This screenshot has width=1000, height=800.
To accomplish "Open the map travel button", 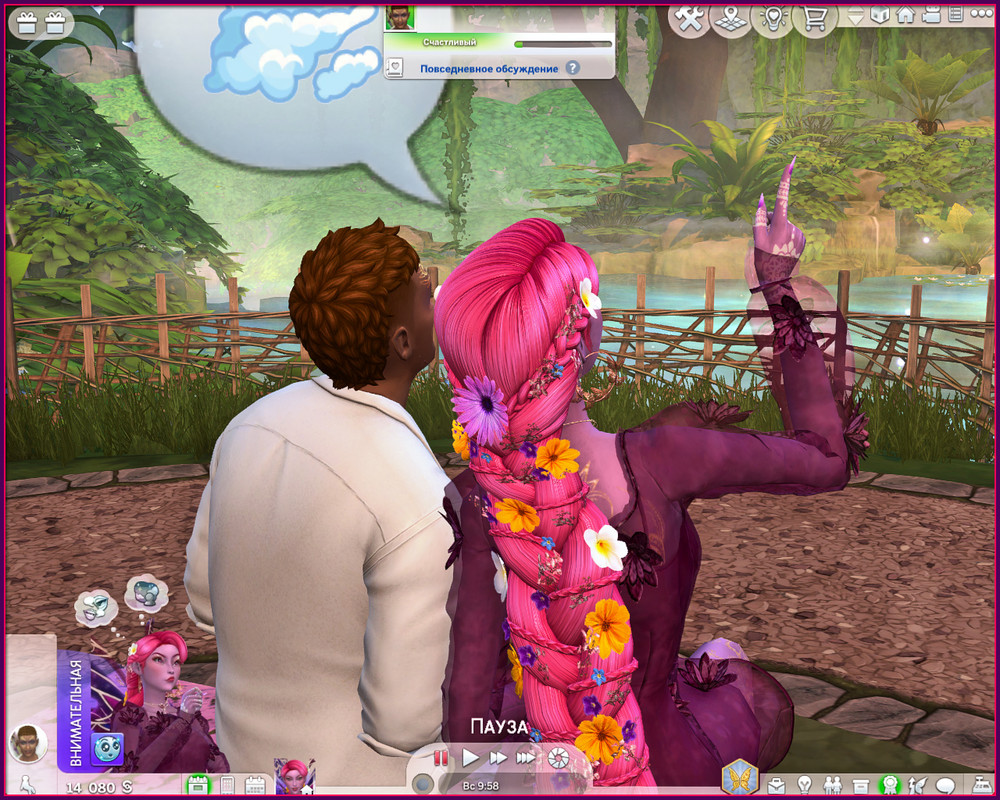I will (731, 18).
